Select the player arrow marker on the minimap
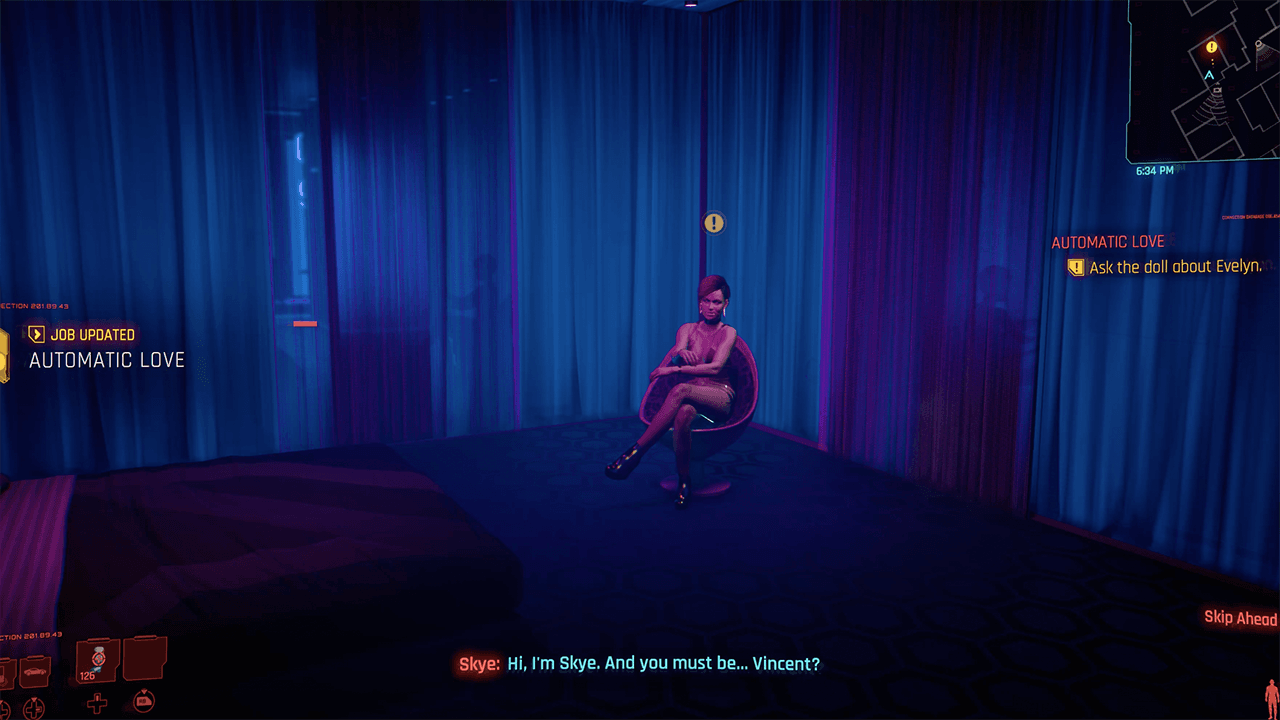The width and height of the screenshot is (1280, 720). pyautogui.click(x=1209, y=74)
